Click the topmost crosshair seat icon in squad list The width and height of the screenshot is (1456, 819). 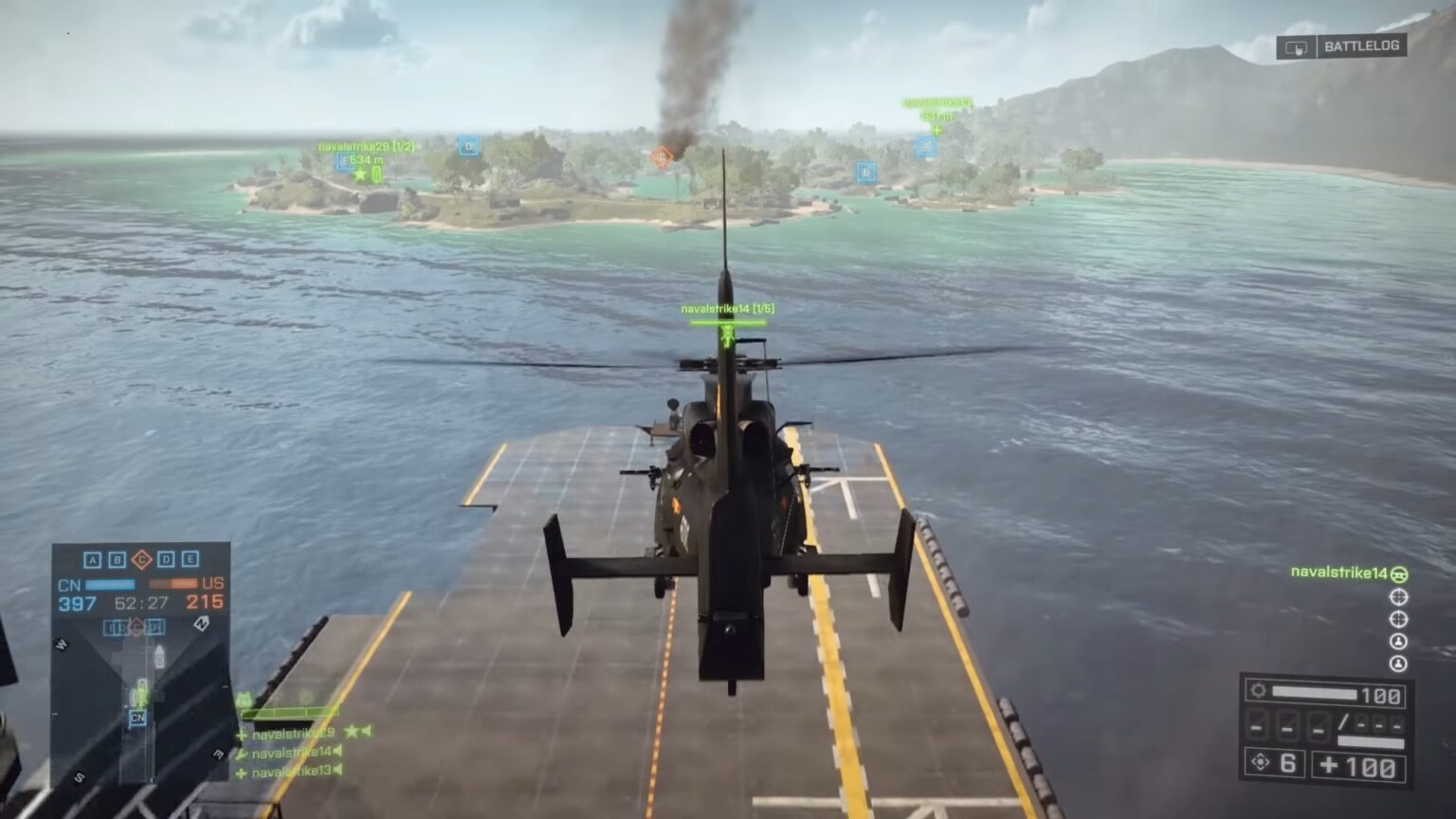[1400, 597]
